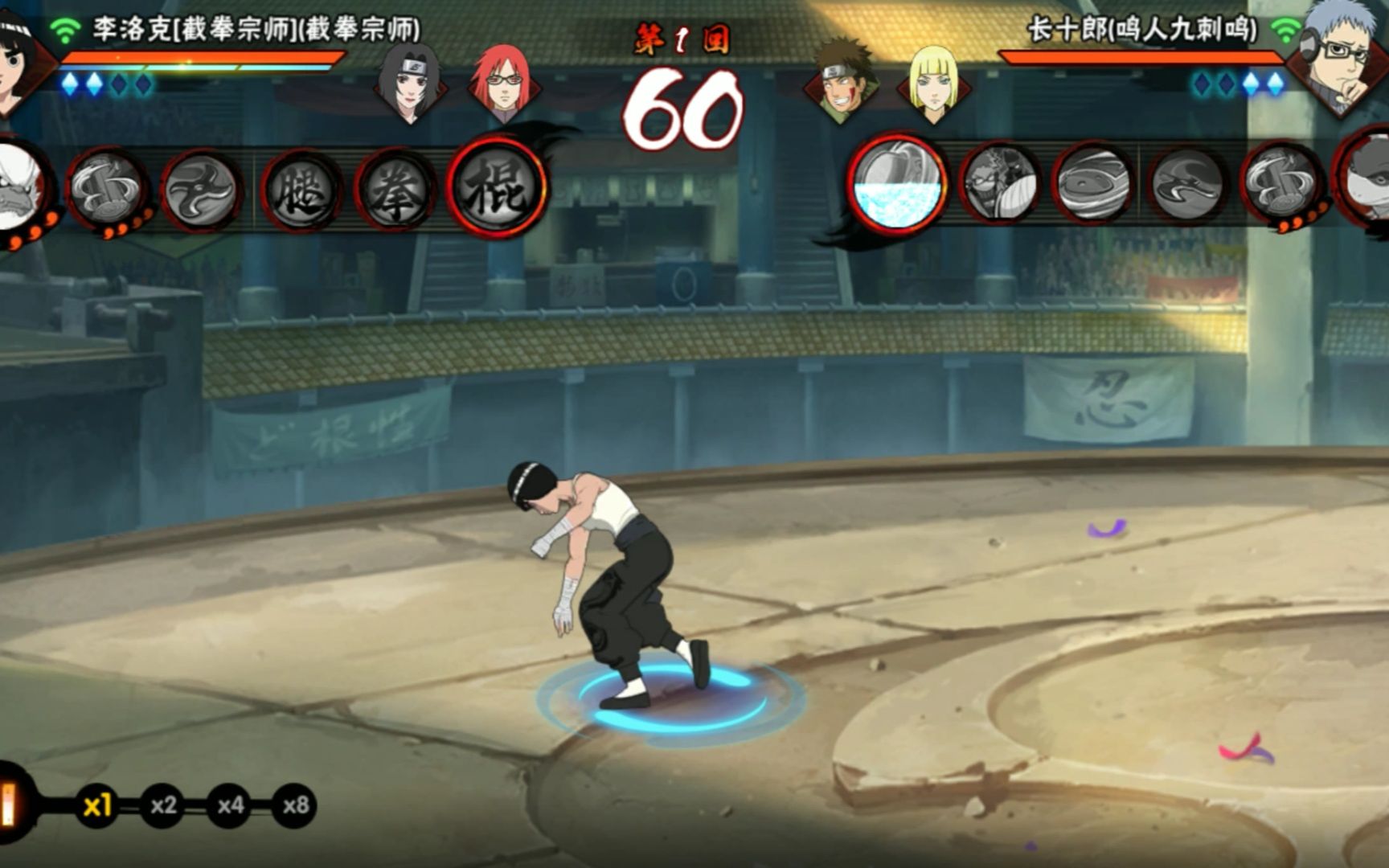Select the x1 playback speed
This screenshot has width=1389, height=868.
coord(97,805)
